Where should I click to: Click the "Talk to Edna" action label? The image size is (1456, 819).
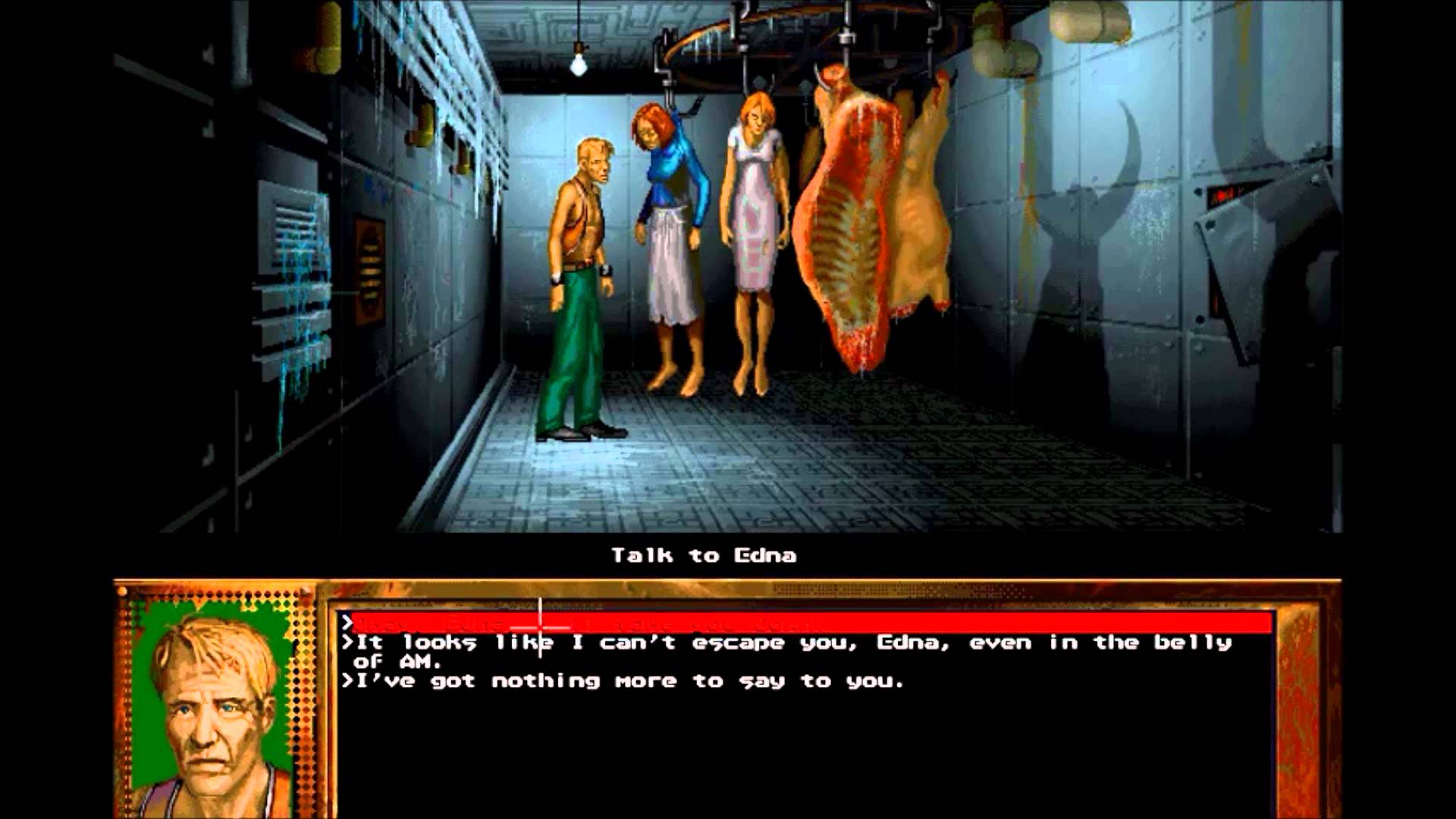705,555
